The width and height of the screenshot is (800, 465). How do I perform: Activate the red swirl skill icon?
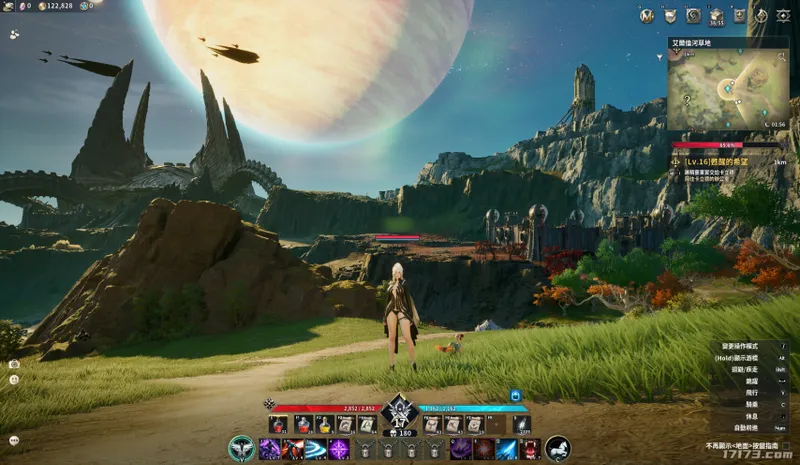click(x=484, y=449)
